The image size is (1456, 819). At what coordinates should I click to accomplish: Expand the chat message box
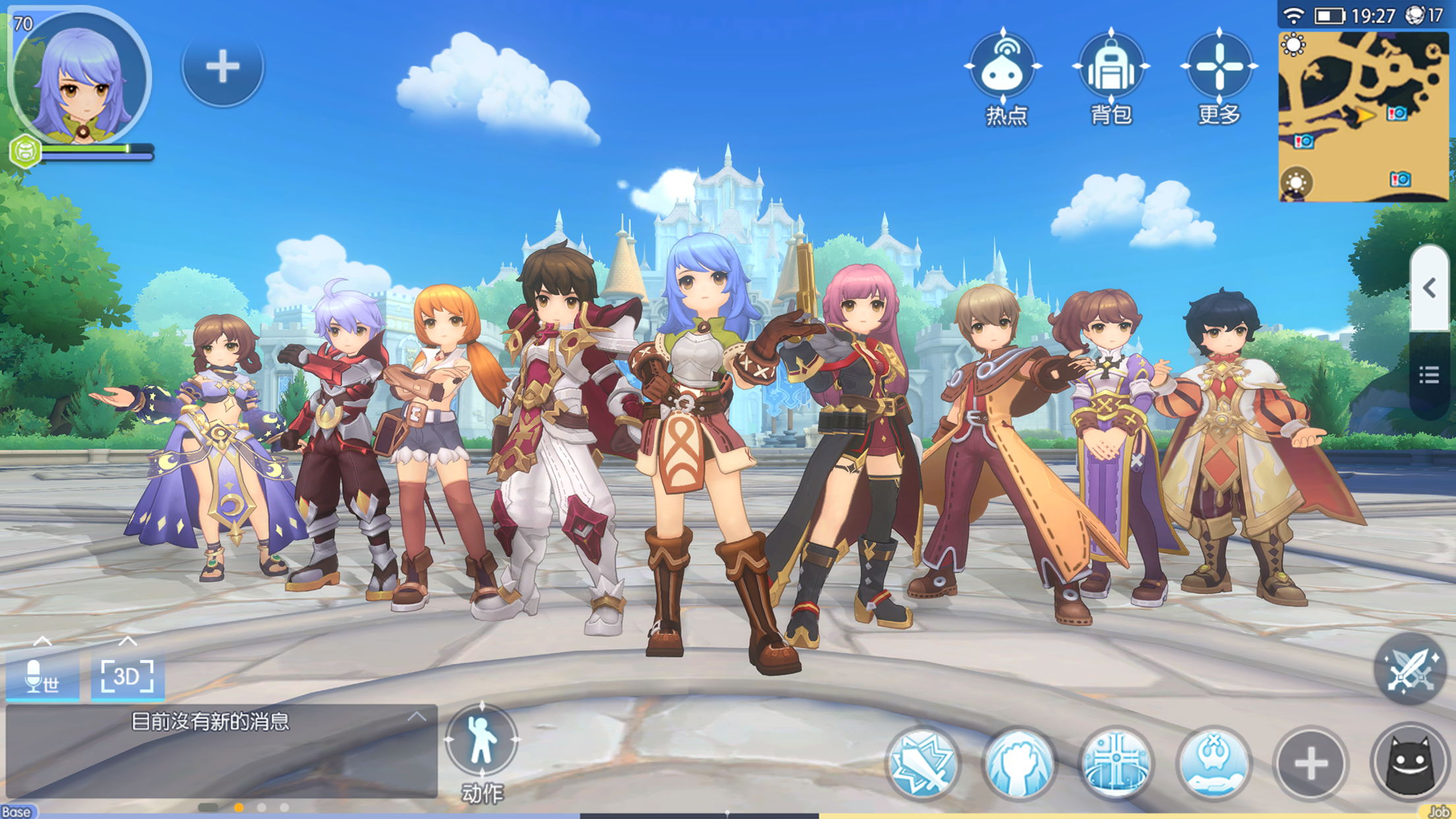coord(416,717)
